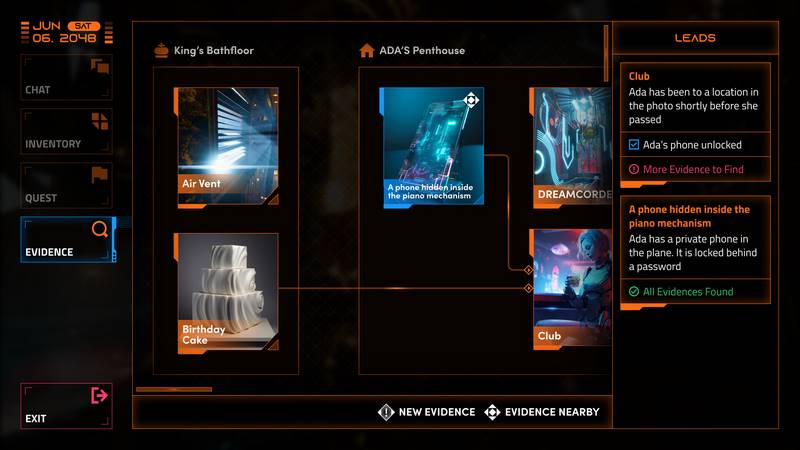The image size is (800, 450).
Task: Open the piano mechanism phone lead
Action: 697,238
